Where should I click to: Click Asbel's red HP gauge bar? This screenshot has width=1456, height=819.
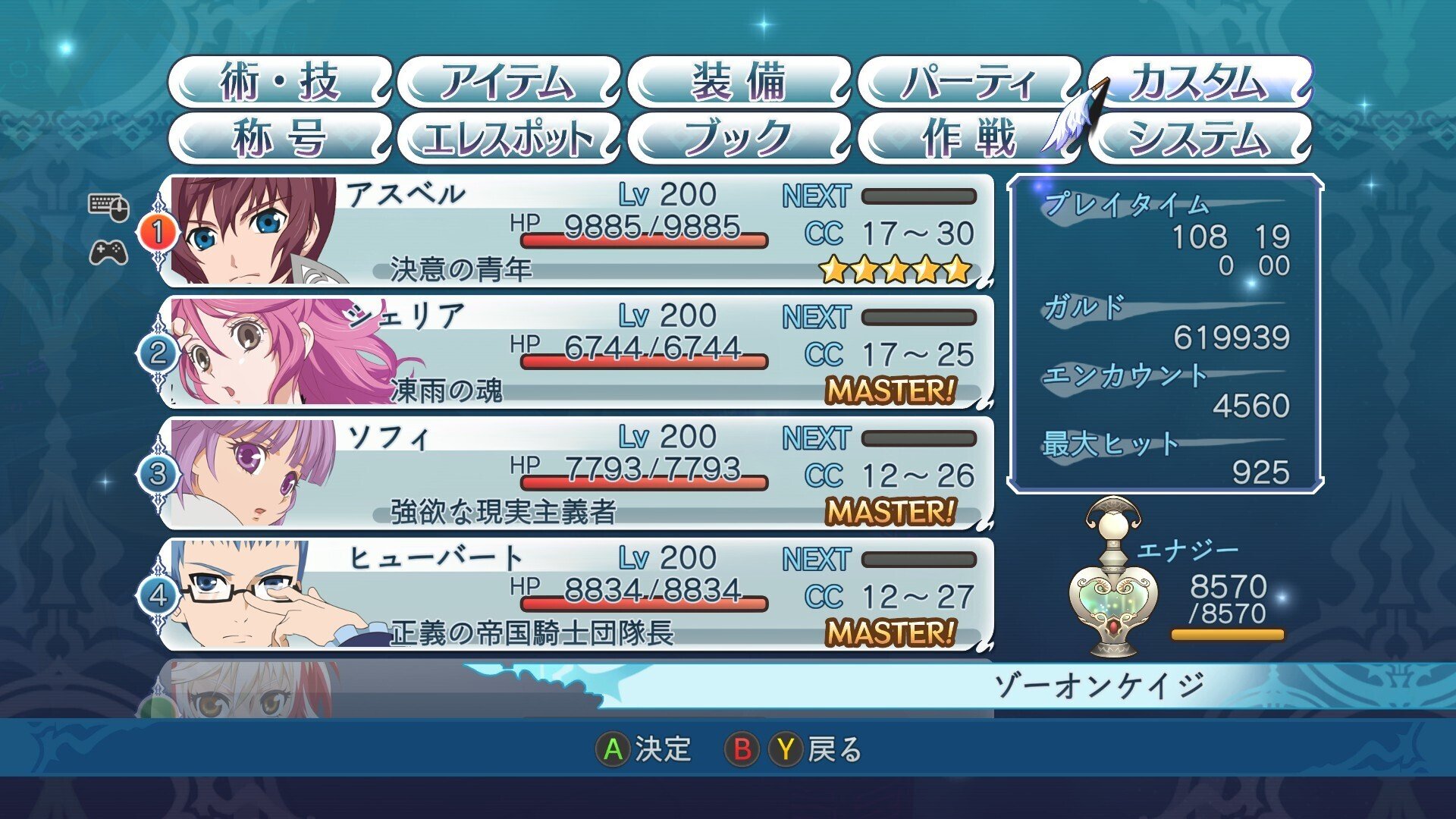point(645,240)
